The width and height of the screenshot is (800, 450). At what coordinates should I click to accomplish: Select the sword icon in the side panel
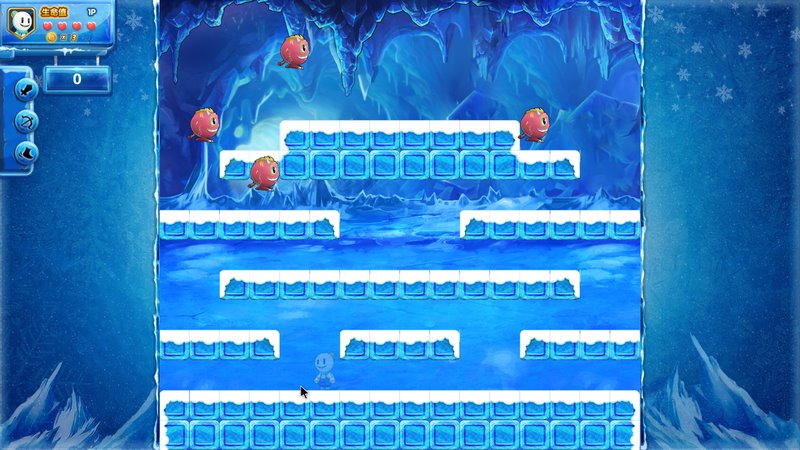[x=23, y=90]
